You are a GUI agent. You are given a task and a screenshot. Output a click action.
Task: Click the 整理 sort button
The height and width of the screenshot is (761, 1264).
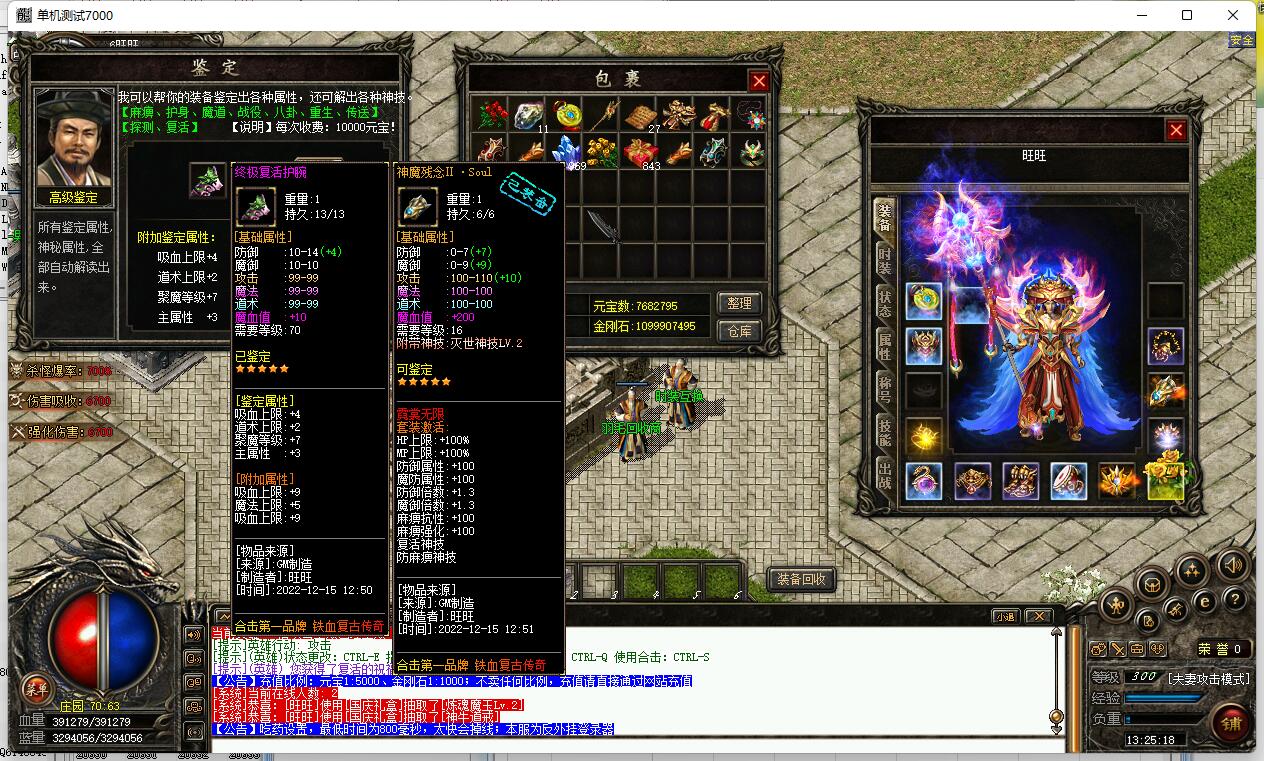coord(739,303)
